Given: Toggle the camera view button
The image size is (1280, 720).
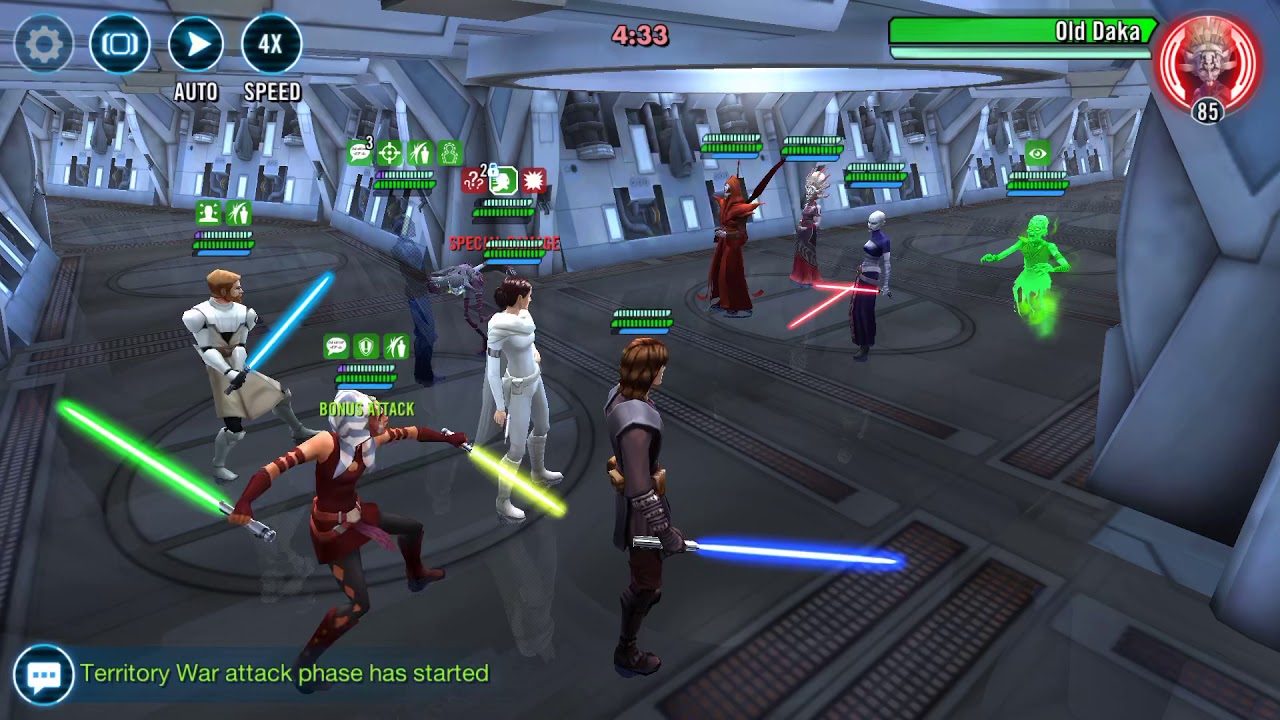Looking at the screenshot, I should (x=120, y=44).
